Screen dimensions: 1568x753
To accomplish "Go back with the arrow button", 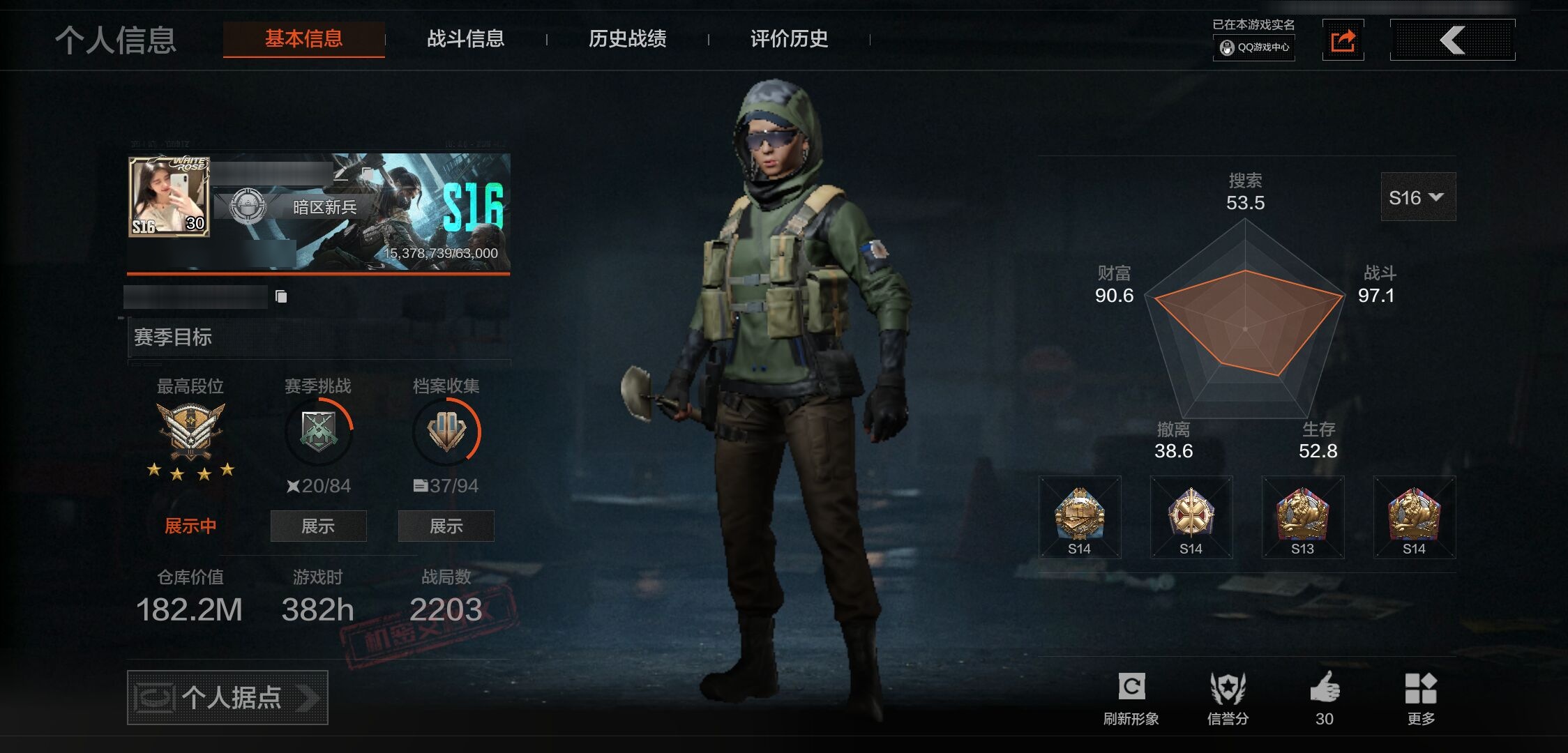I will point(1452,40).
